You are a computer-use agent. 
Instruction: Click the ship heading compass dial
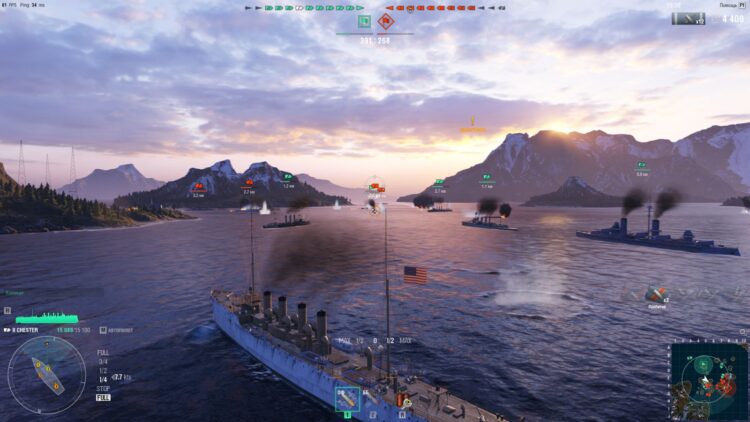[46, 375]
